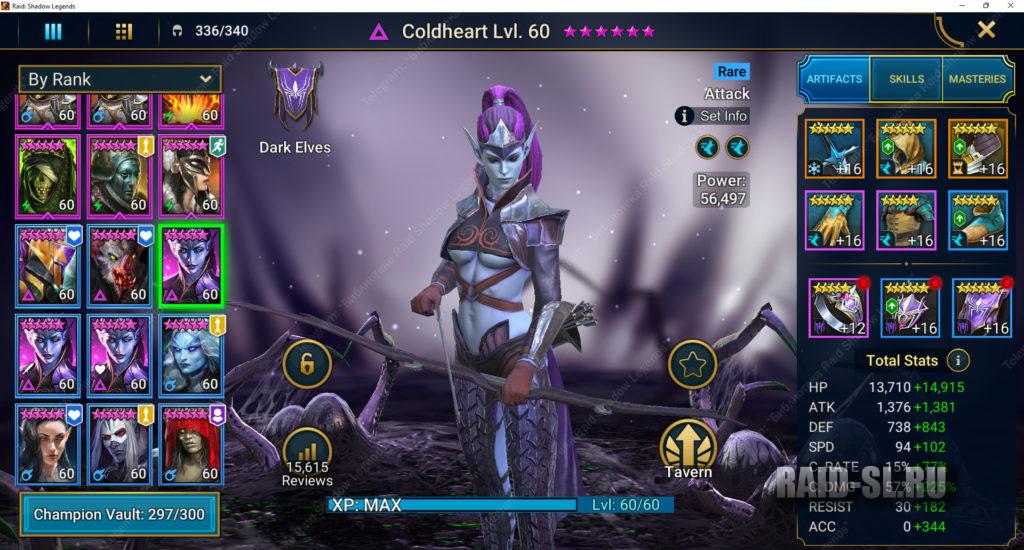Select the ring accessory with +12
Screen dimensions: 1024x550
click(837, 307)
